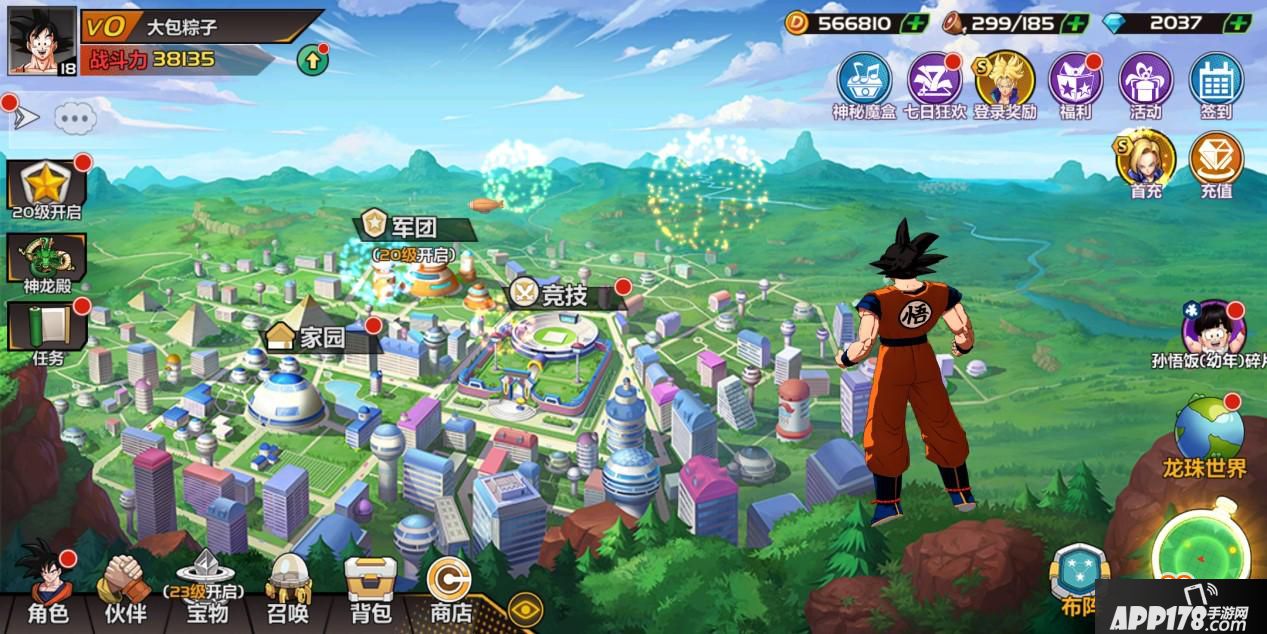Image resolution: width=1267 pixels, height=634 pixels.
Task: Enter the 龙珠世界 Dragon Ball world
Action: pyautogui.click(x=1209, y=438)
